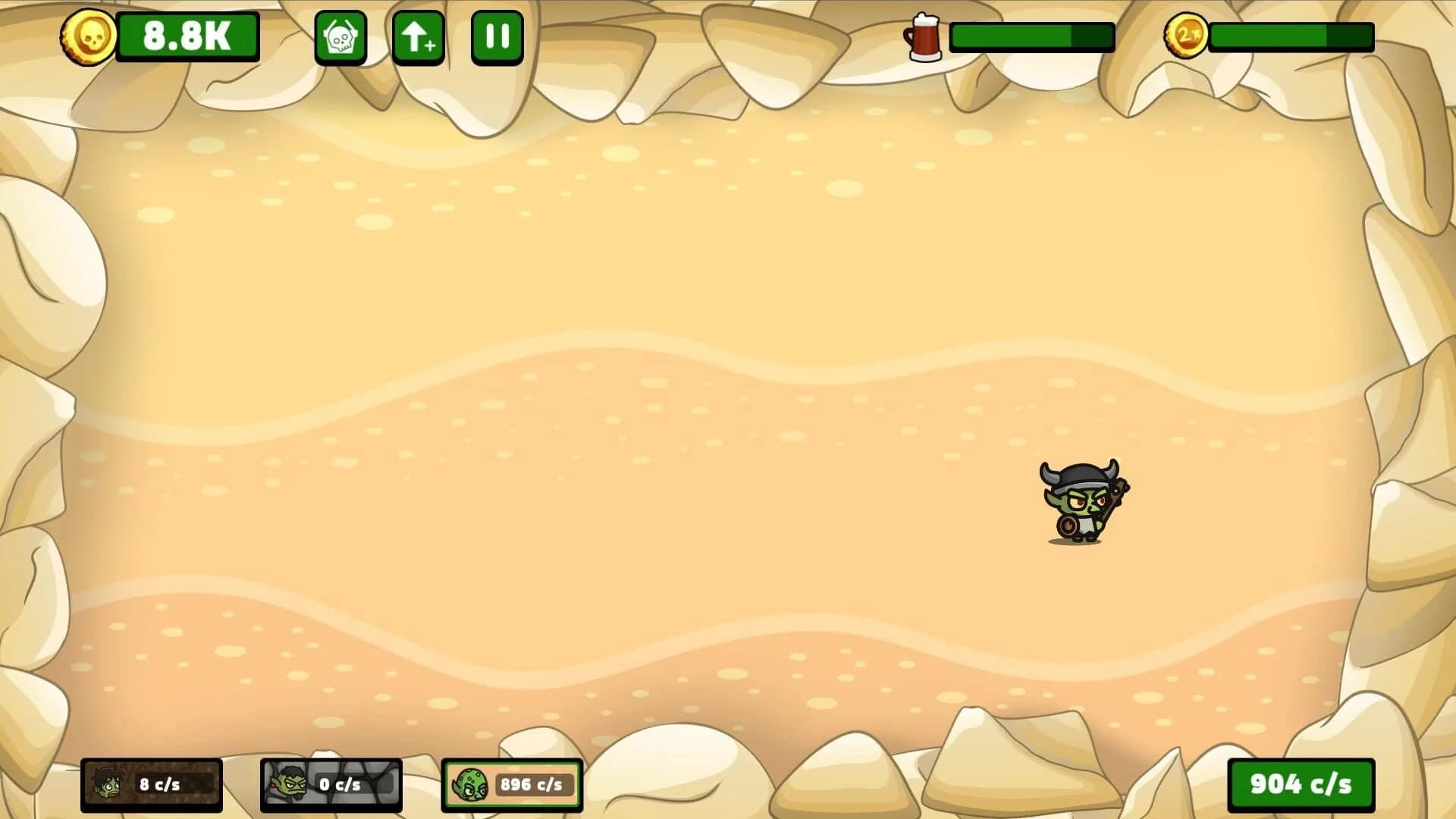Switch to the prestige skull tab

(342, 37)
